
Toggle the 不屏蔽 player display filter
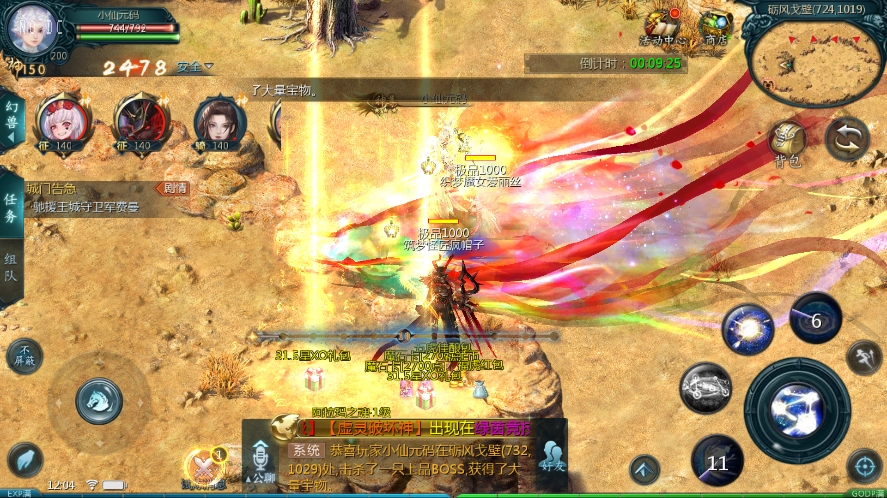coord(24,355)
